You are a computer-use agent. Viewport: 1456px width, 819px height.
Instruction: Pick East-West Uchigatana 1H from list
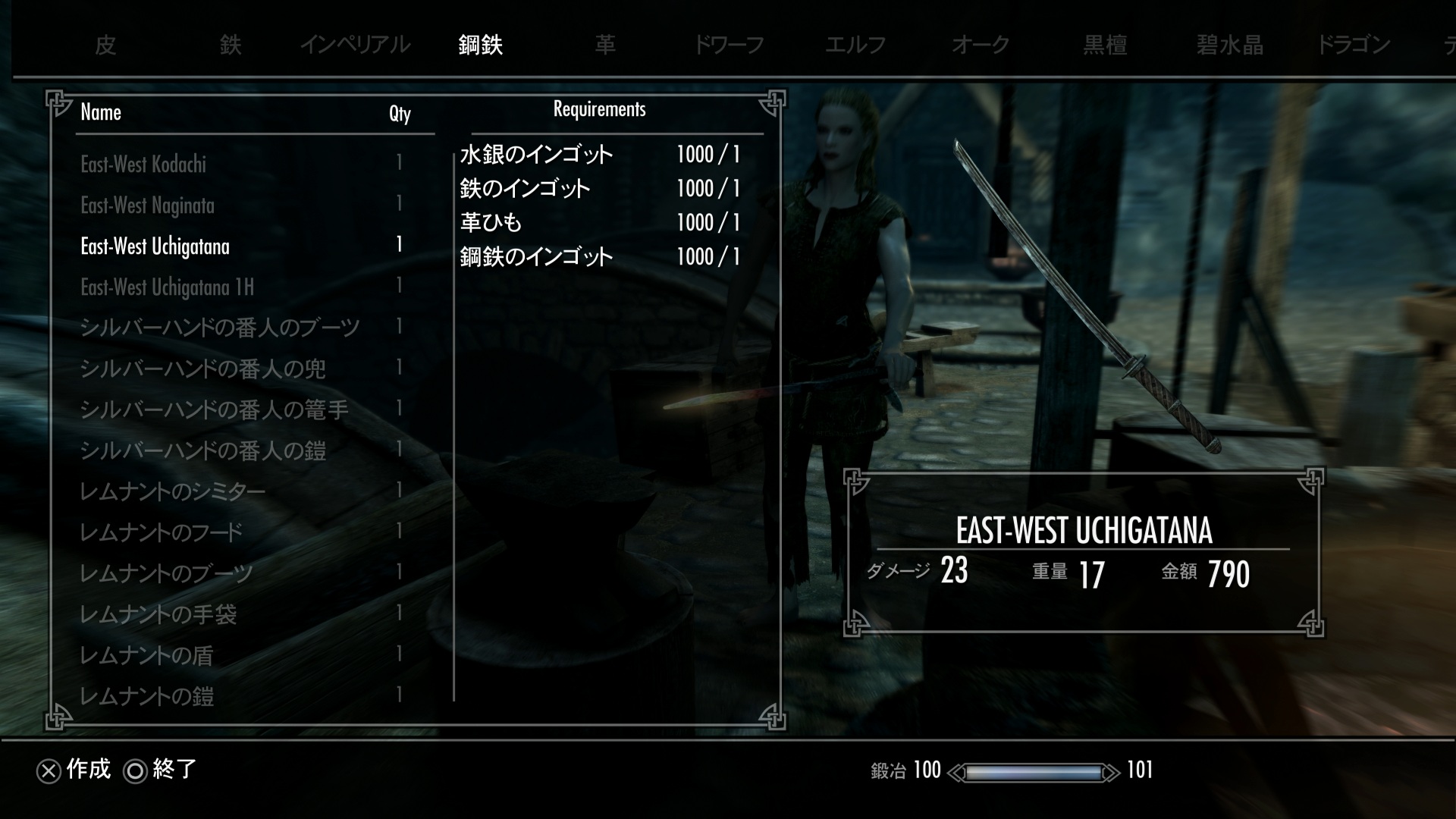[x=167, y=287]
